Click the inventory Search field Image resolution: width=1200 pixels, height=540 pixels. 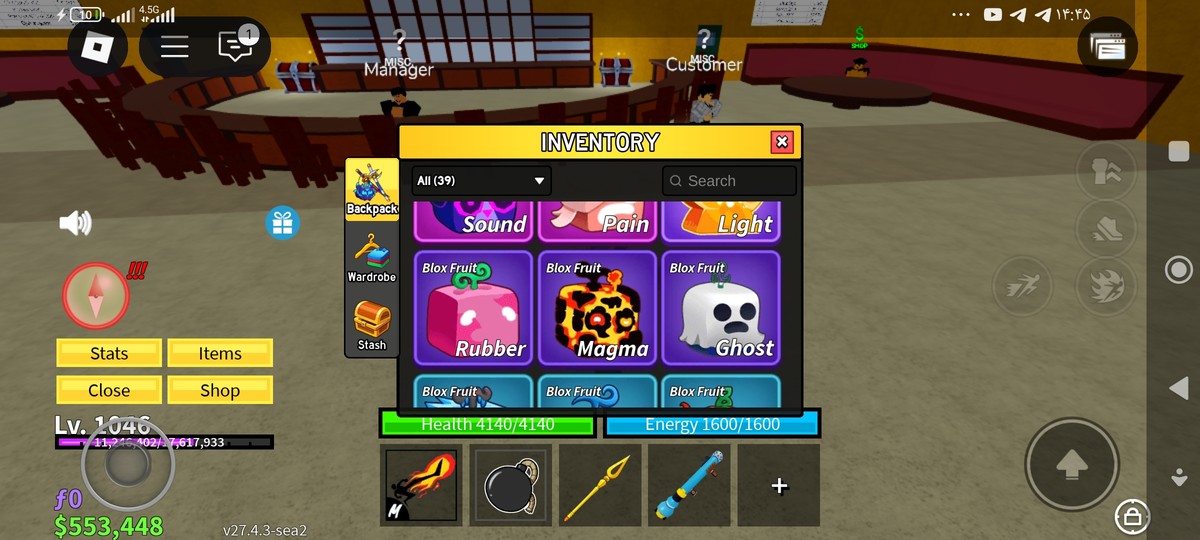[x=729, y=181]
